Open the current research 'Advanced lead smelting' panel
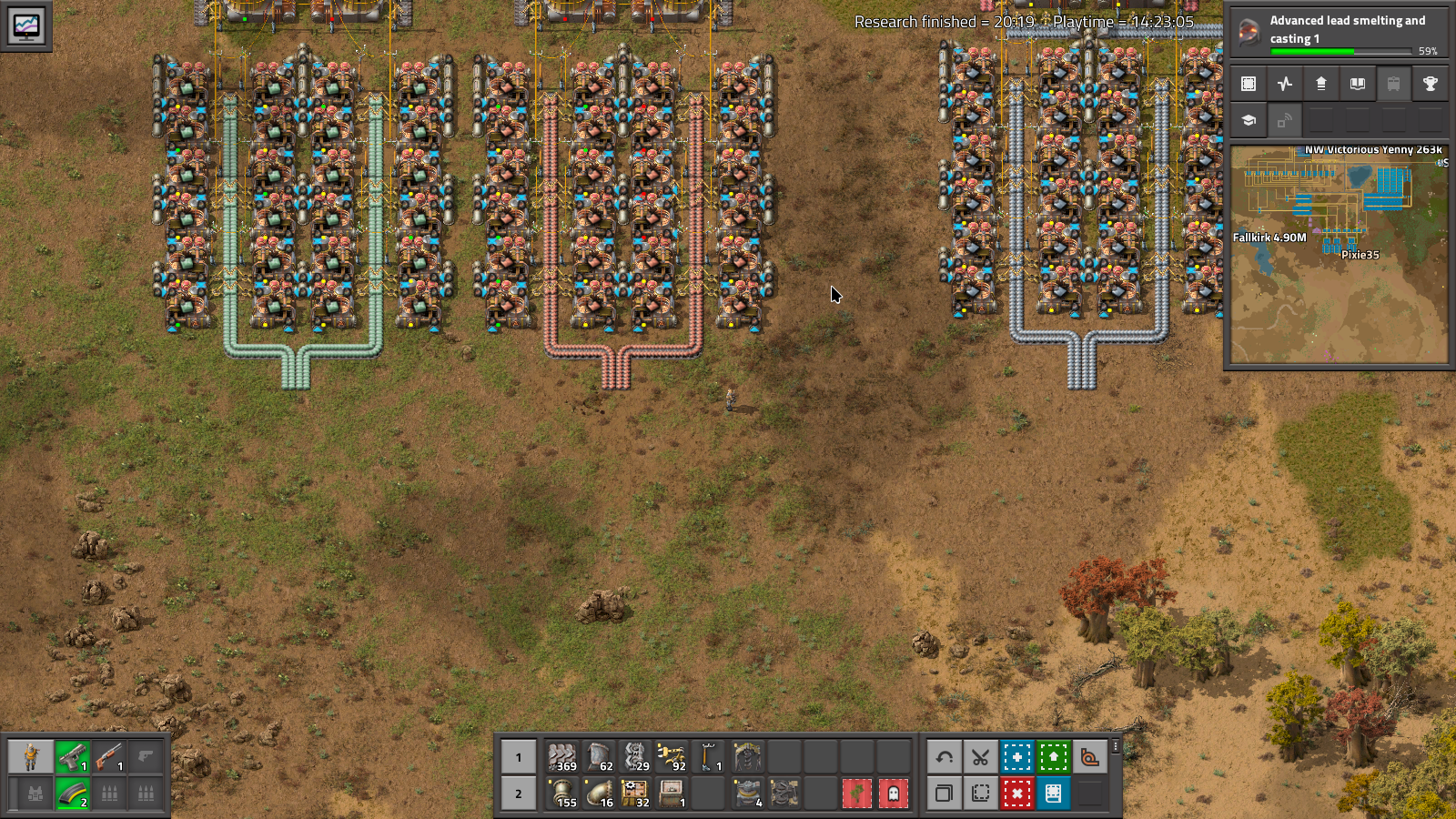 1338,32
